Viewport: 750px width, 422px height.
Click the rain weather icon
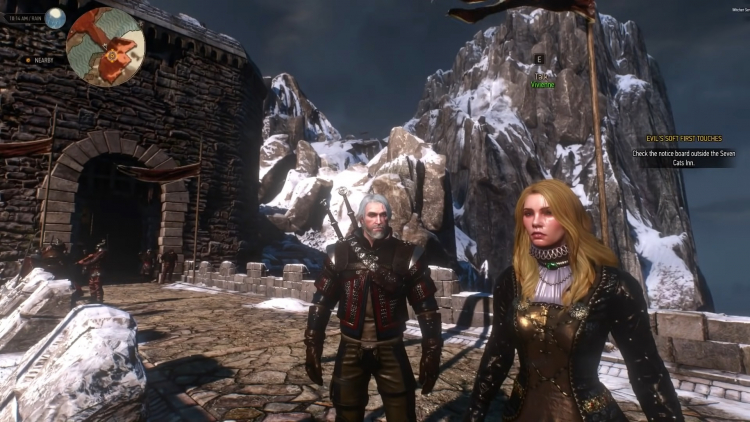click(x=55, y=18)
